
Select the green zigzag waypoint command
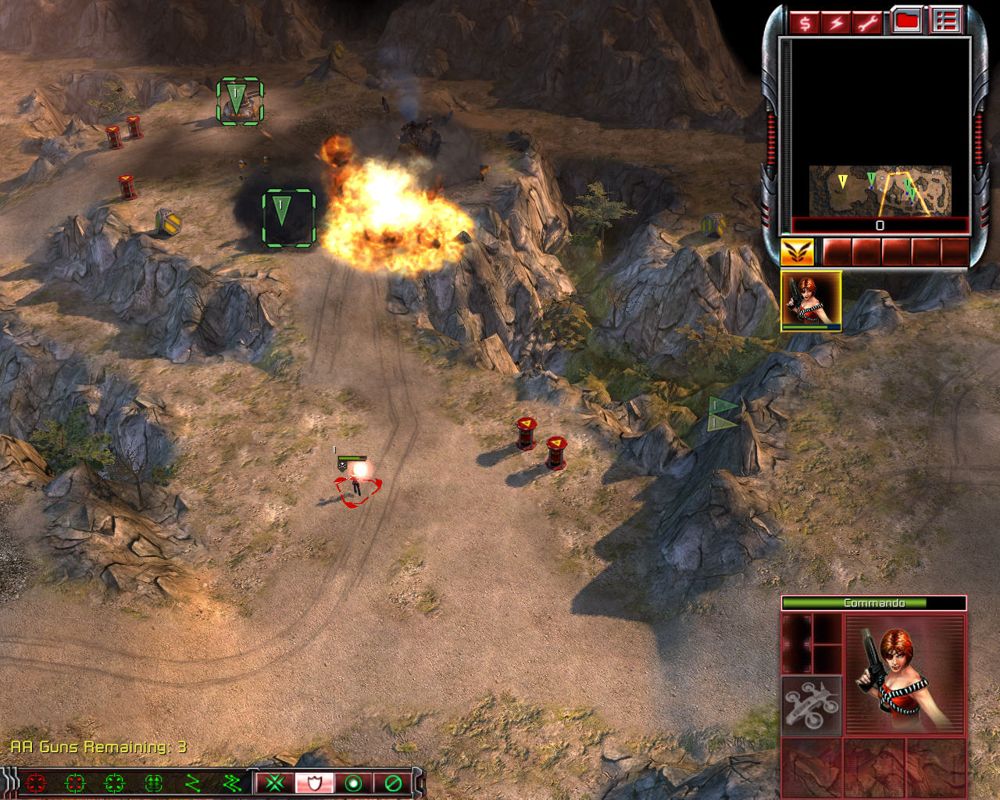pos(194,782)
